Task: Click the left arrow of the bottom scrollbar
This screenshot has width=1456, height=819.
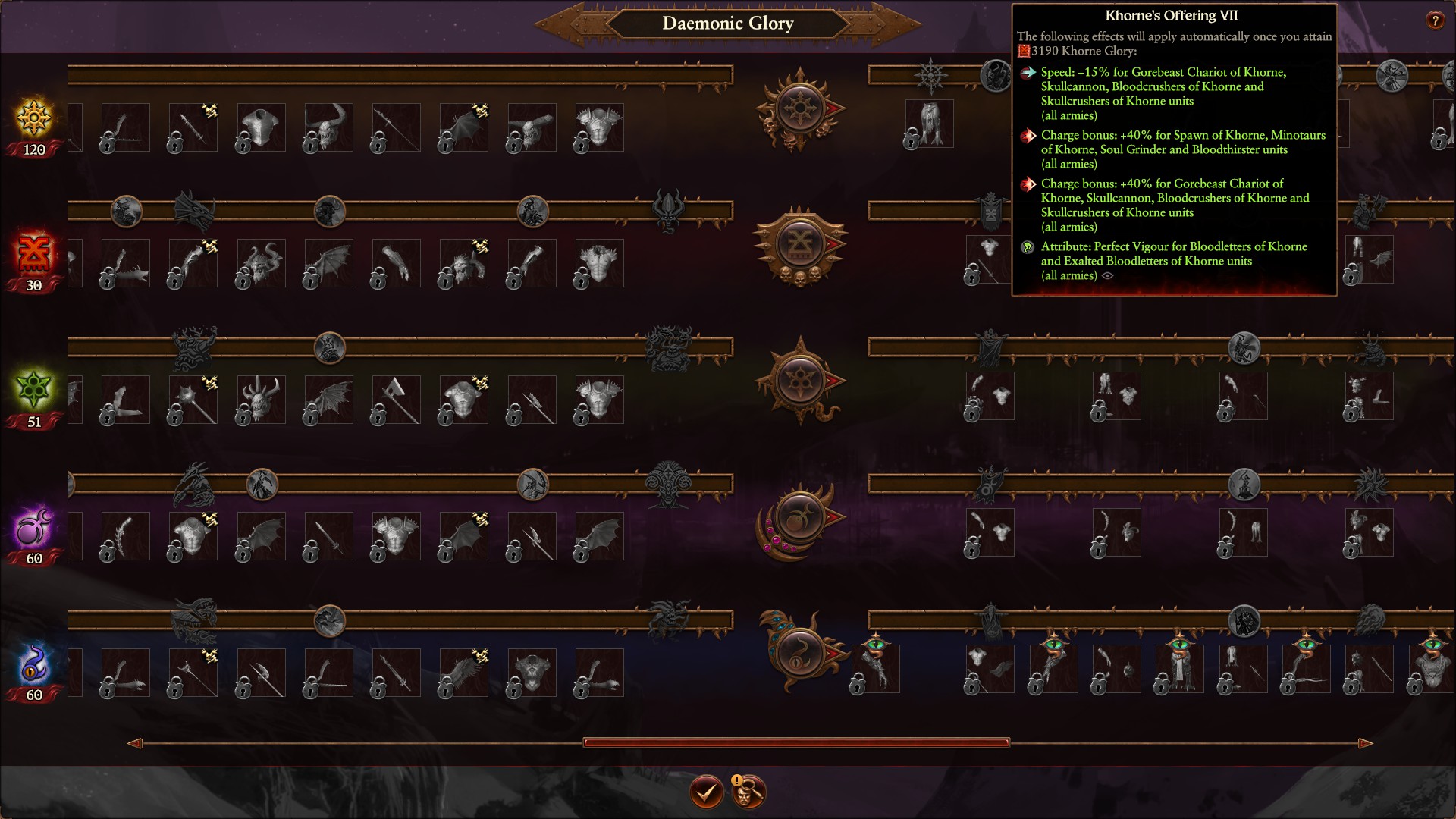Action: coord(136,745)
